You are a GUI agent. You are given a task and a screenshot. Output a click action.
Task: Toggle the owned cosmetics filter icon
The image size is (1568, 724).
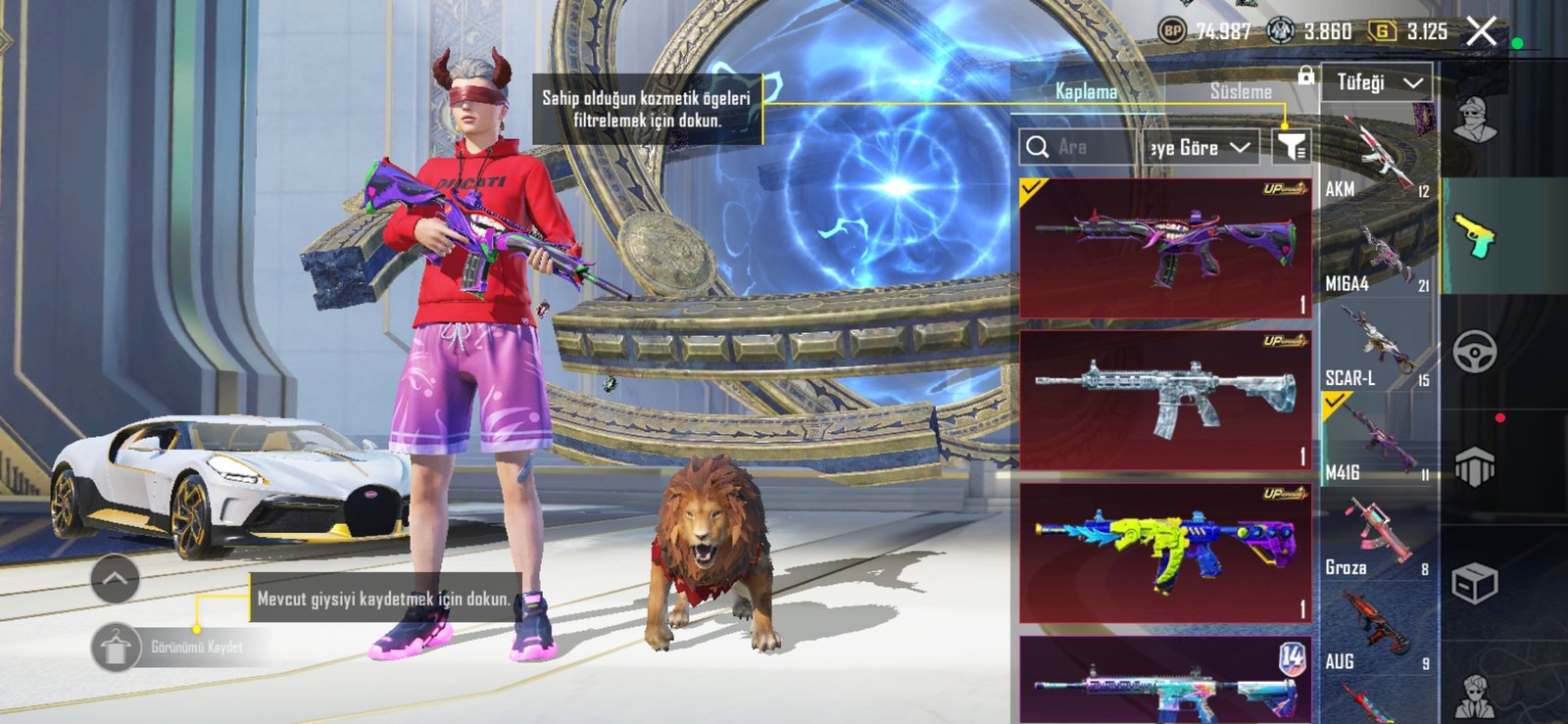pos(1292,148)
